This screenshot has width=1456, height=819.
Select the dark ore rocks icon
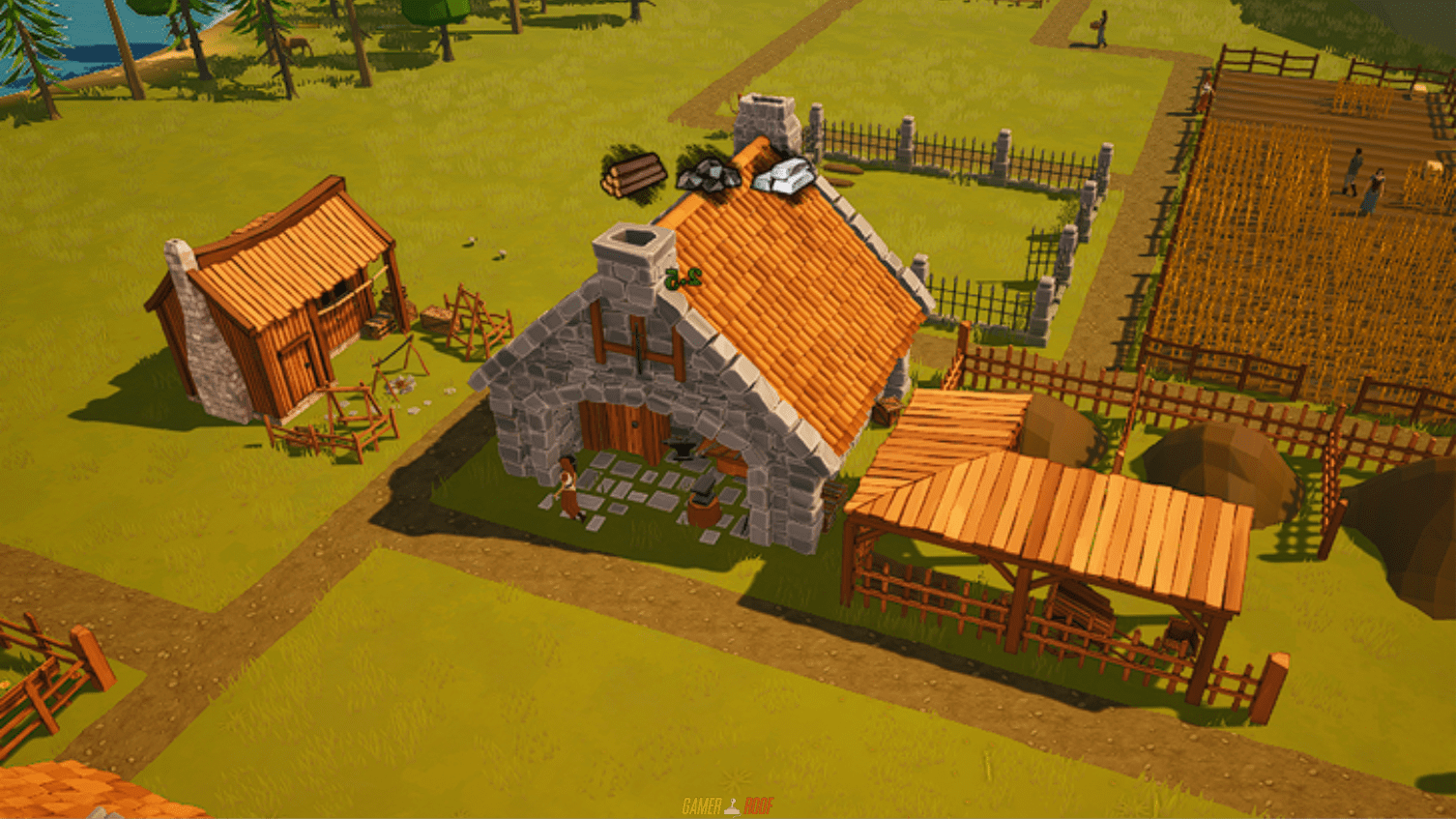tap(708, 174)
